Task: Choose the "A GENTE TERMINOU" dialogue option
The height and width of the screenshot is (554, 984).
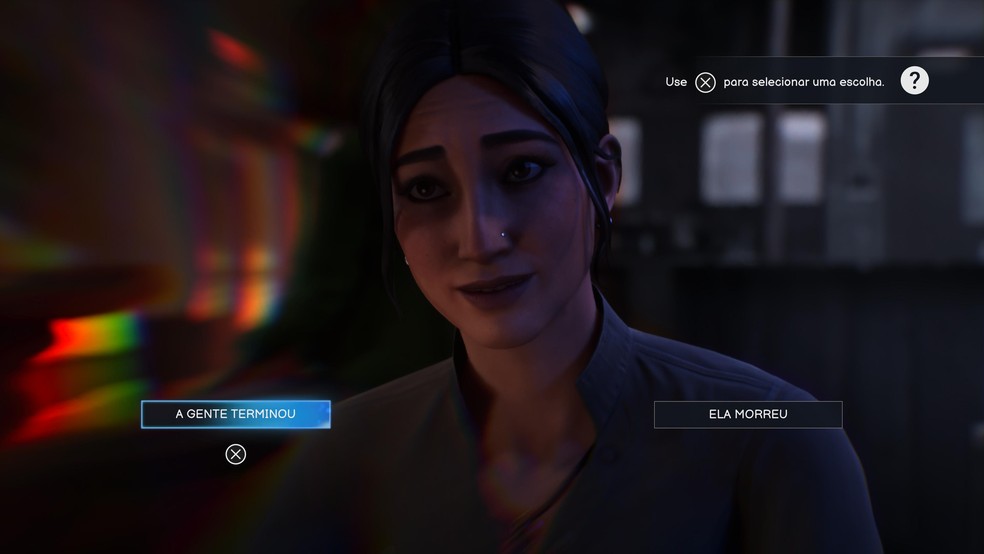Action: (x=235, y=414)
